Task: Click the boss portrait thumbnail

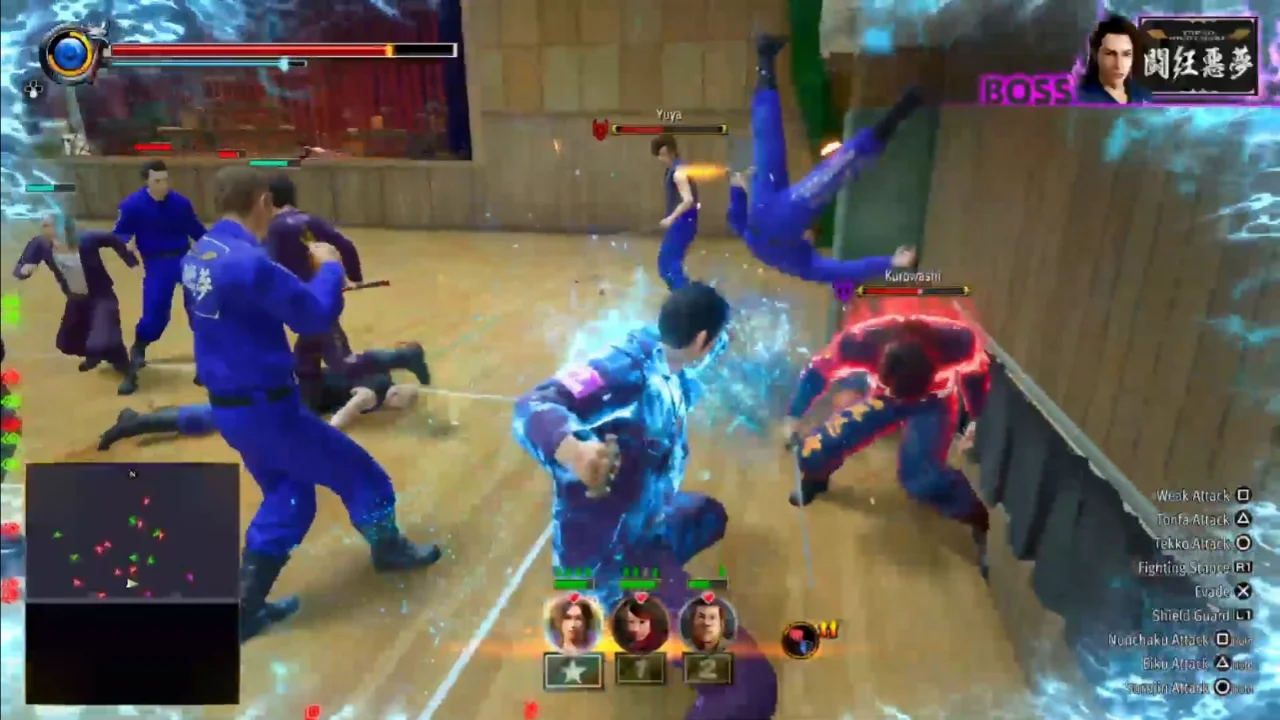Action: click(1112, 60)
